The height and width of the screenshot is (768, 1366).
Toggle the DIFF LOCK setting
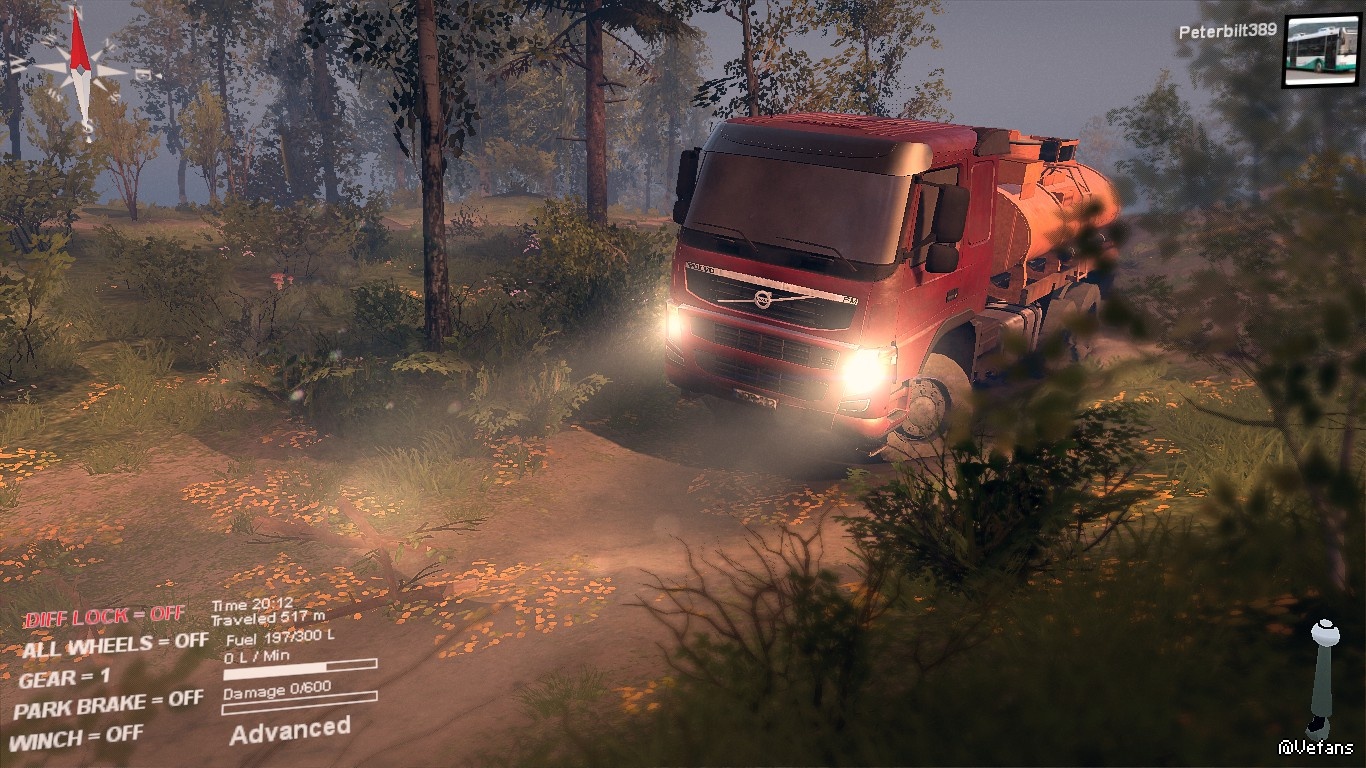[104, 616]
